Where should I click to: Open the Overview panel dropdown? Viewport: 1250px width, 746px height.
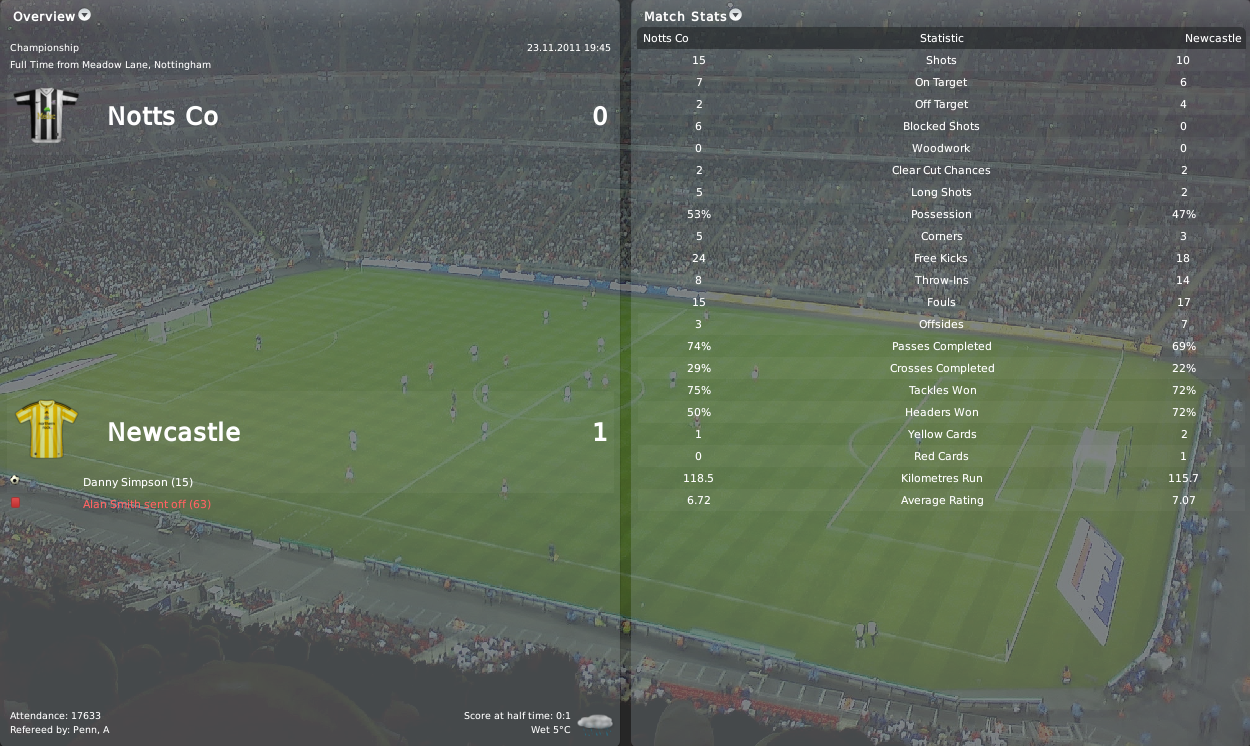coord(84,15)
